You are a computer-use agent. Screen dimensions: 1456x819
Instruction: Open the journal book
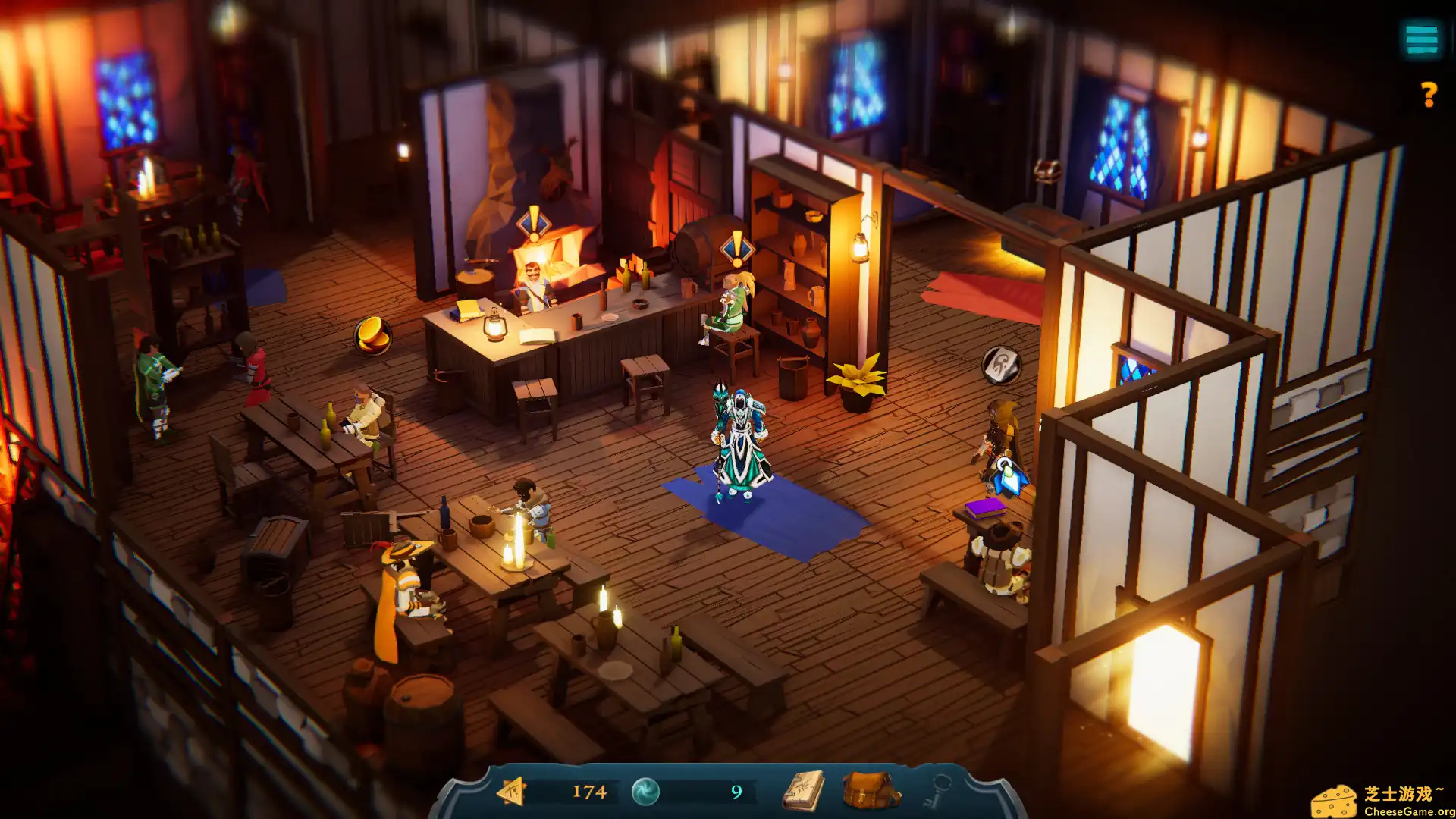[804, 792]
